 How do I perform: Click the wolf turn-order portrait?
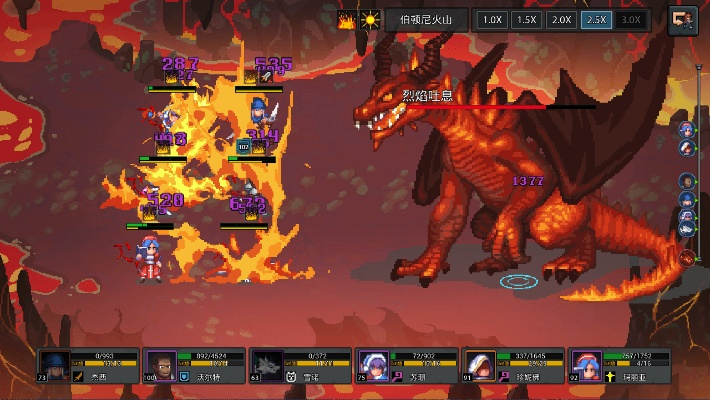(x=688, y=229)
